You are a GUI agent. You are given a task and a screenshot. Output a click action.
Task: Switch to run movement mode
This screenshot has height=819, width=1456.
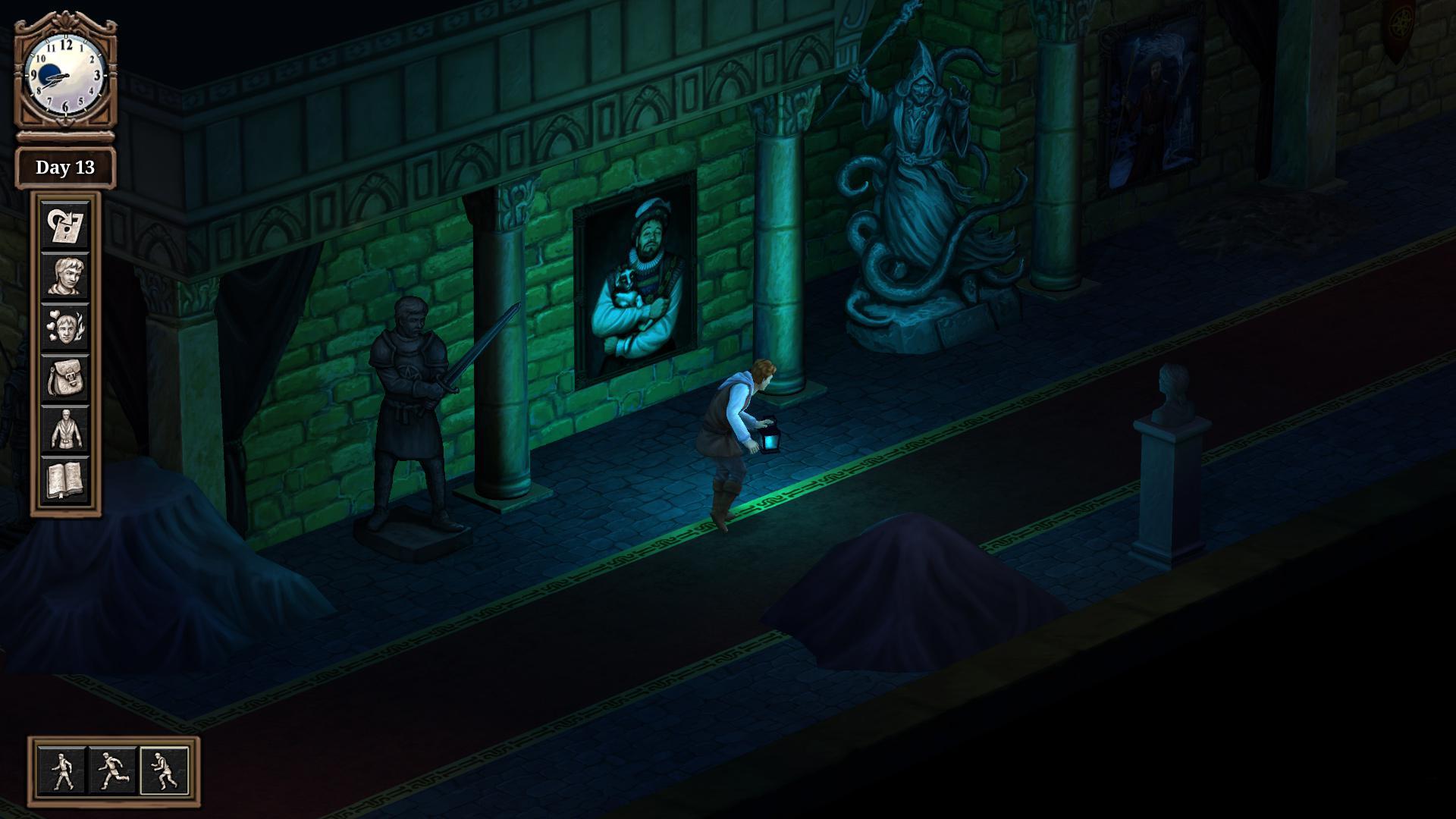113,768
